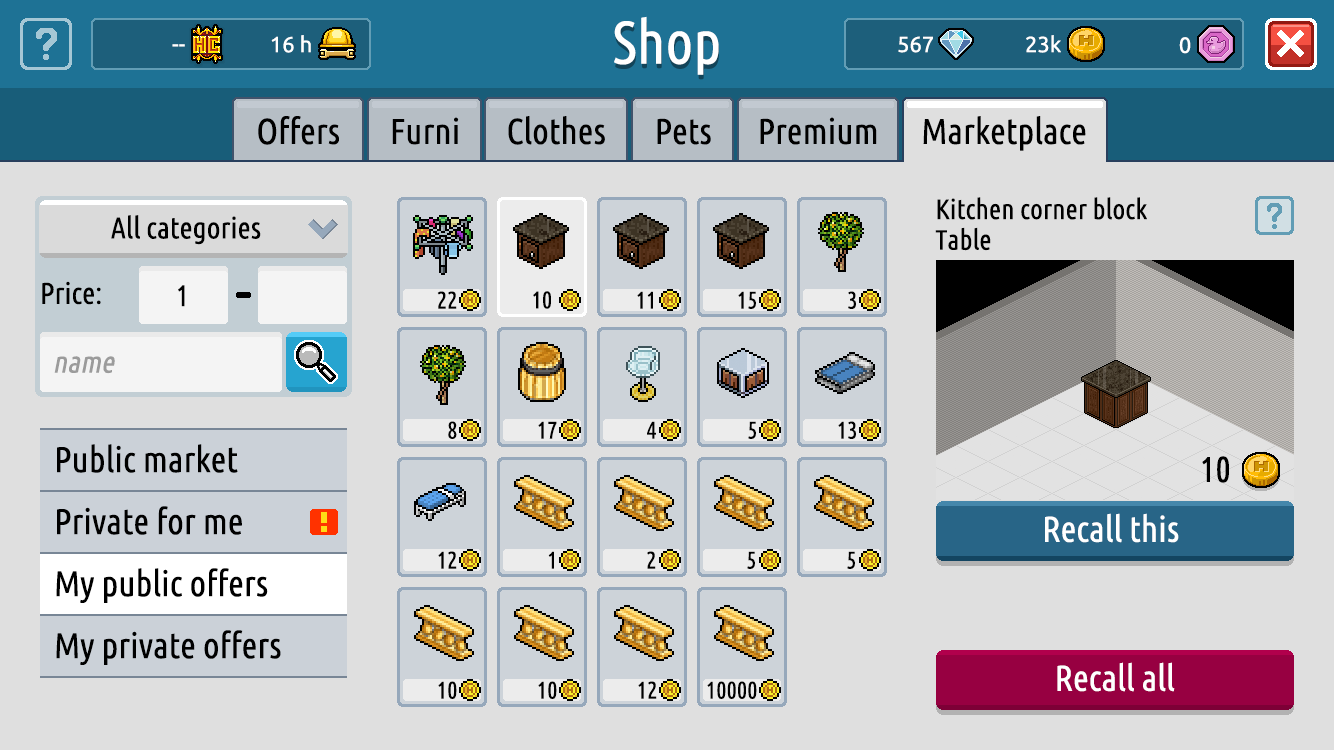Expand the All categories dropdown
This screenshot has width=1334, height=750.
tap(193, 229)
